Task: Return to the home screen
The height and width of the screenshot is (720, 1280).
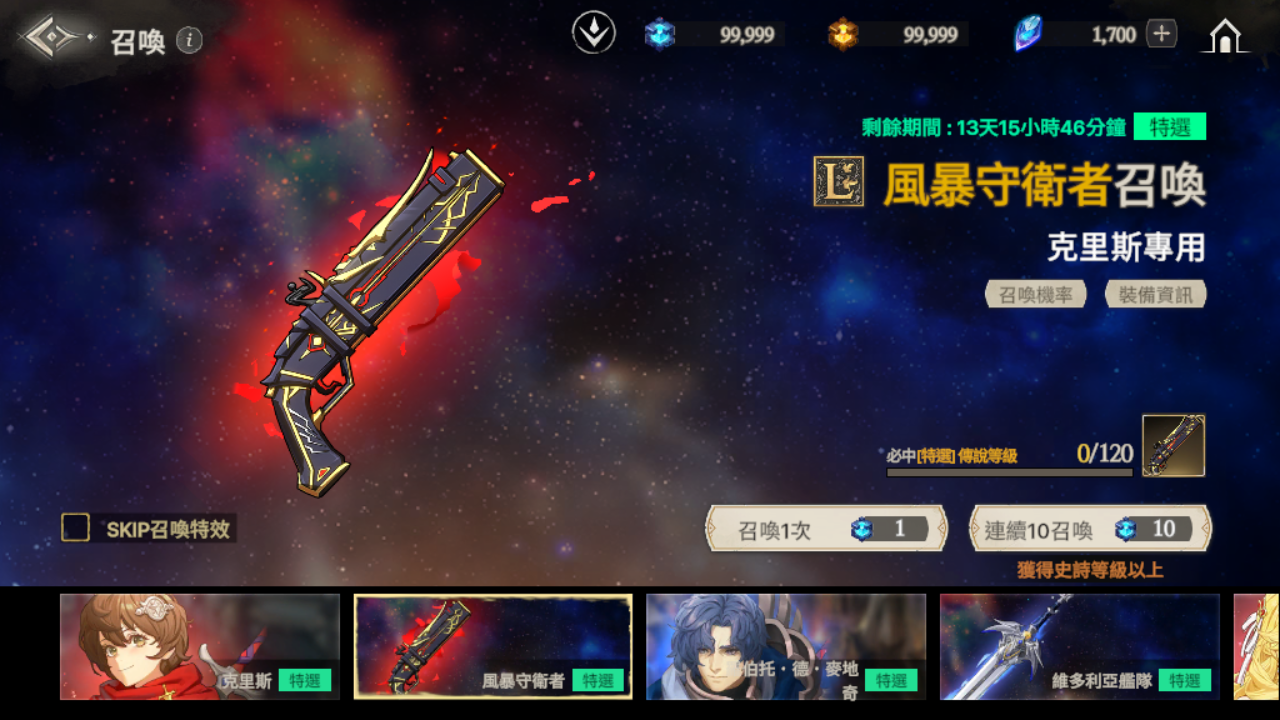Action: (1224, 36)
